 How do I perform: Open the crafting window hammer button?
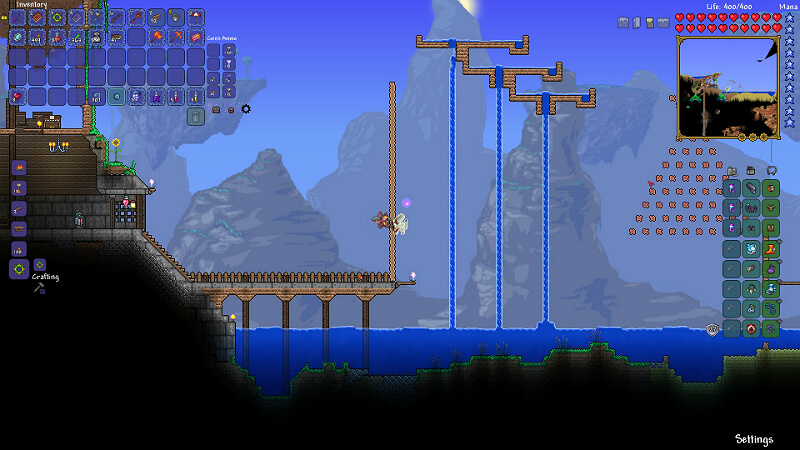point(39,289)
